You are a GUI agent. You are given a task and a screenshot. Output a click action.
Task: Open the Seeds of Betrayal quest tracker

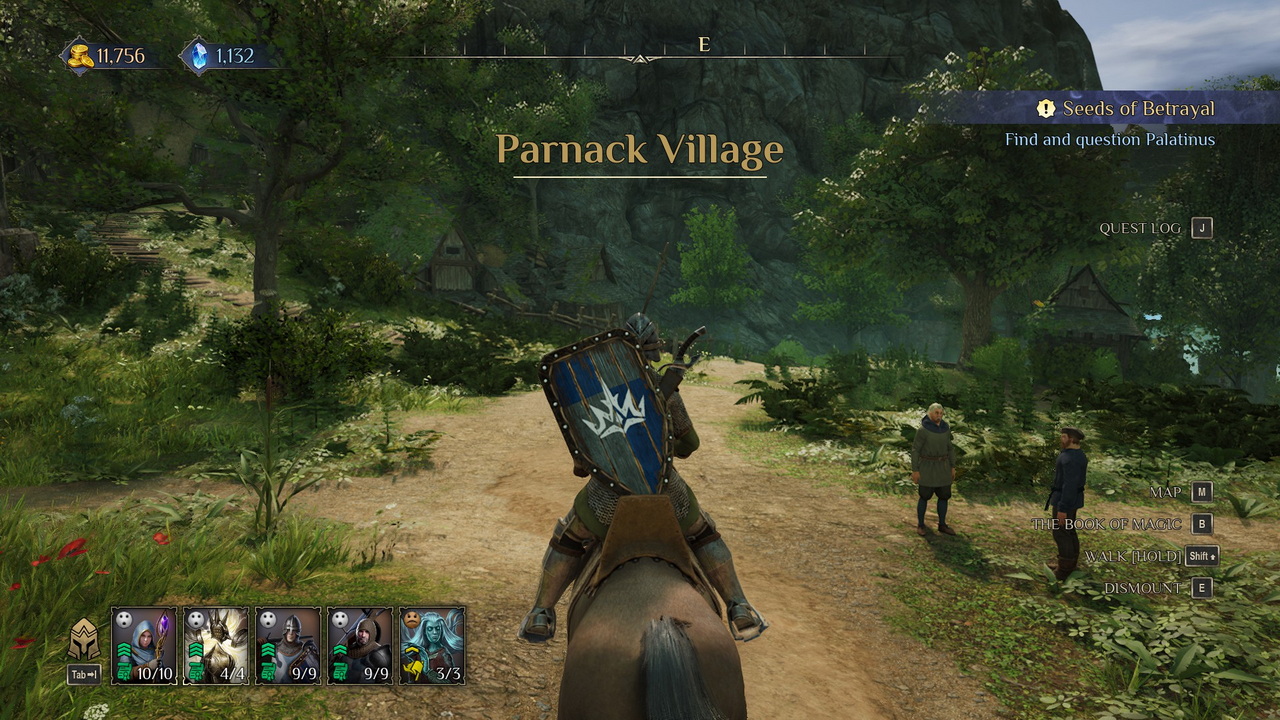tap(1127, 108)
